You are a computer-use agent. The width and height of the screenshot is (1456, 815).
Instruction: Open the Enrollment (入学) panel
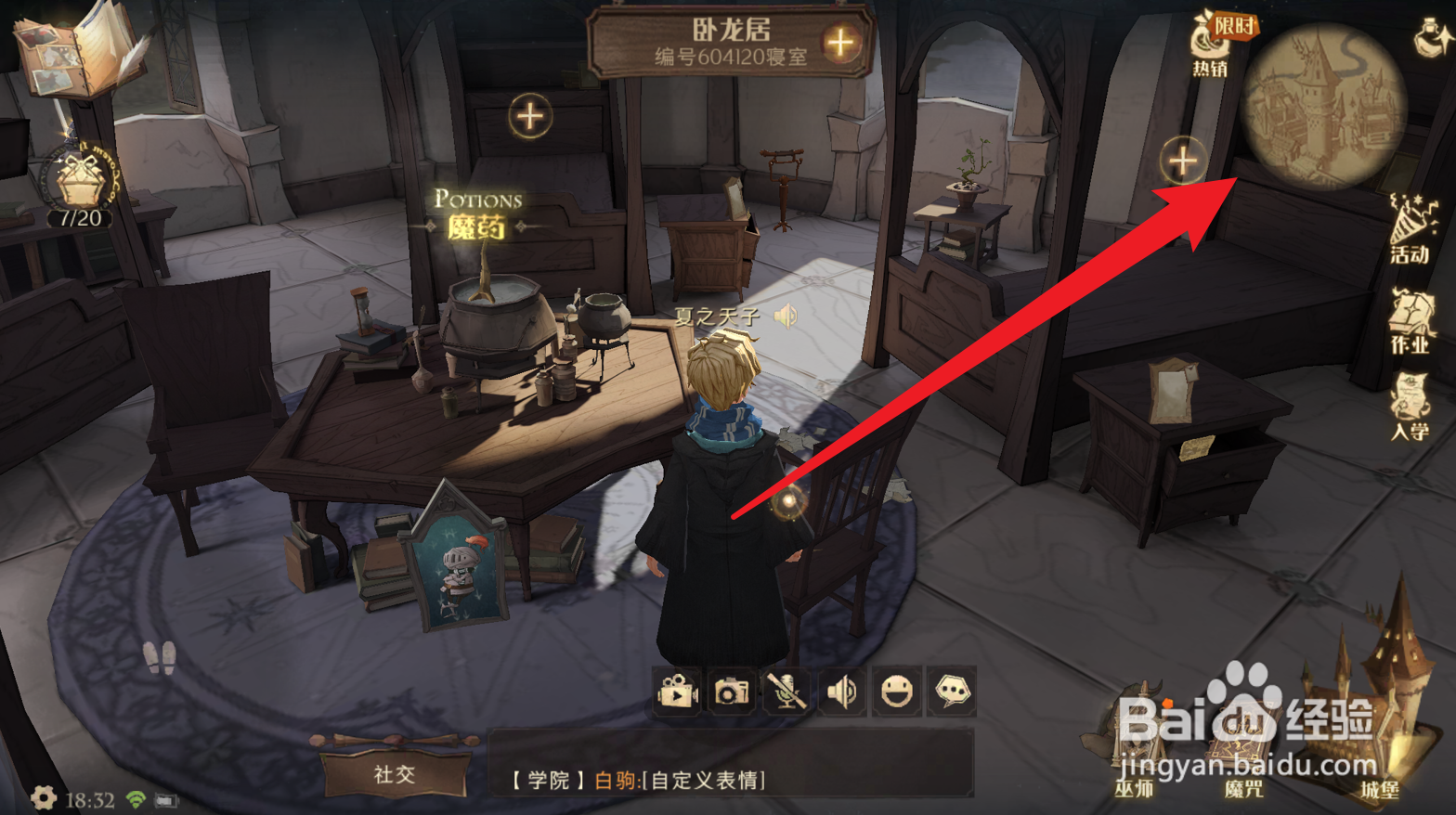point(1410,406)
